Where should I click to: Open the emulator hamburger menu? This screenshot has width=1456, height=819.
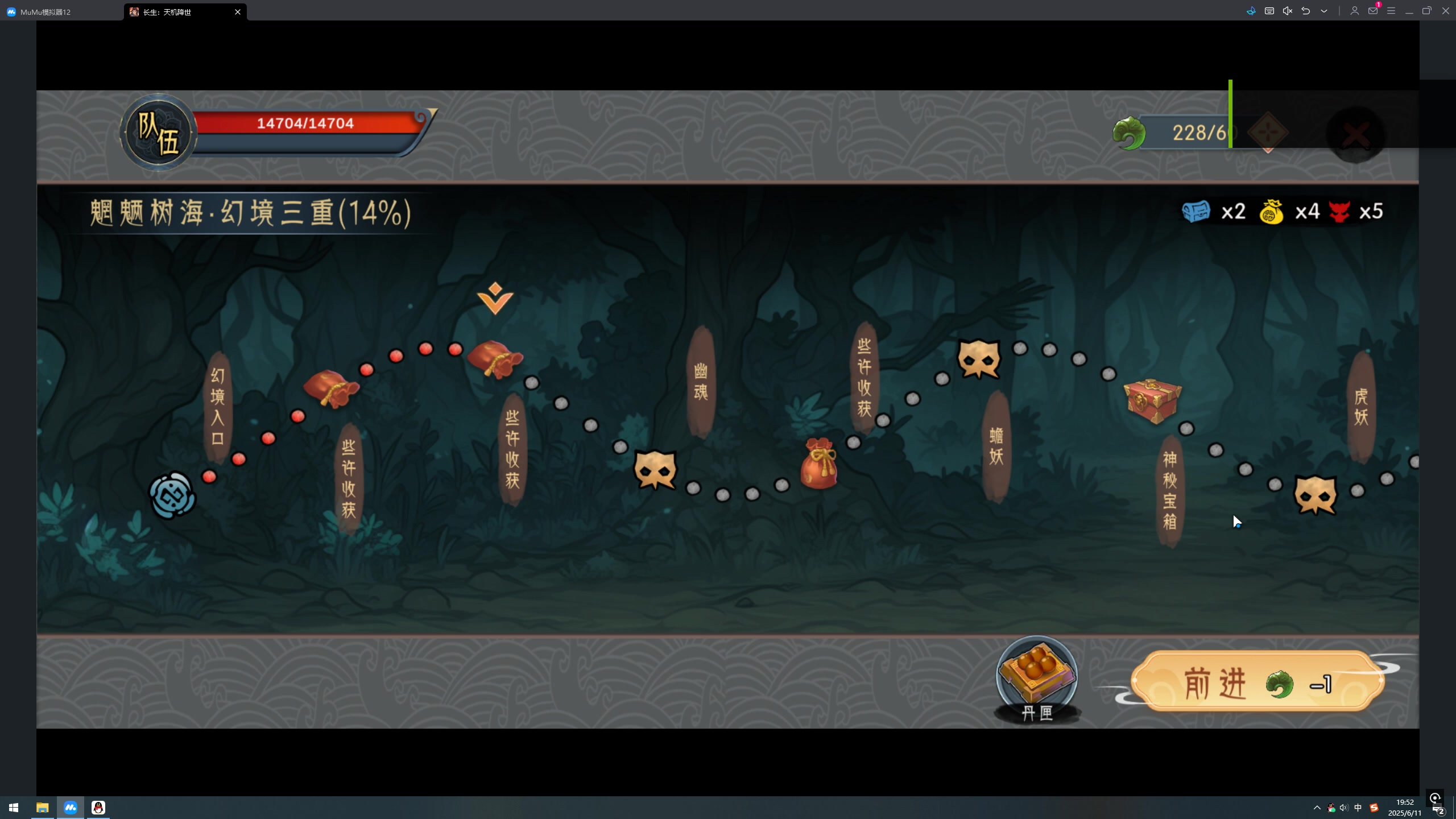coord(1391,11)
